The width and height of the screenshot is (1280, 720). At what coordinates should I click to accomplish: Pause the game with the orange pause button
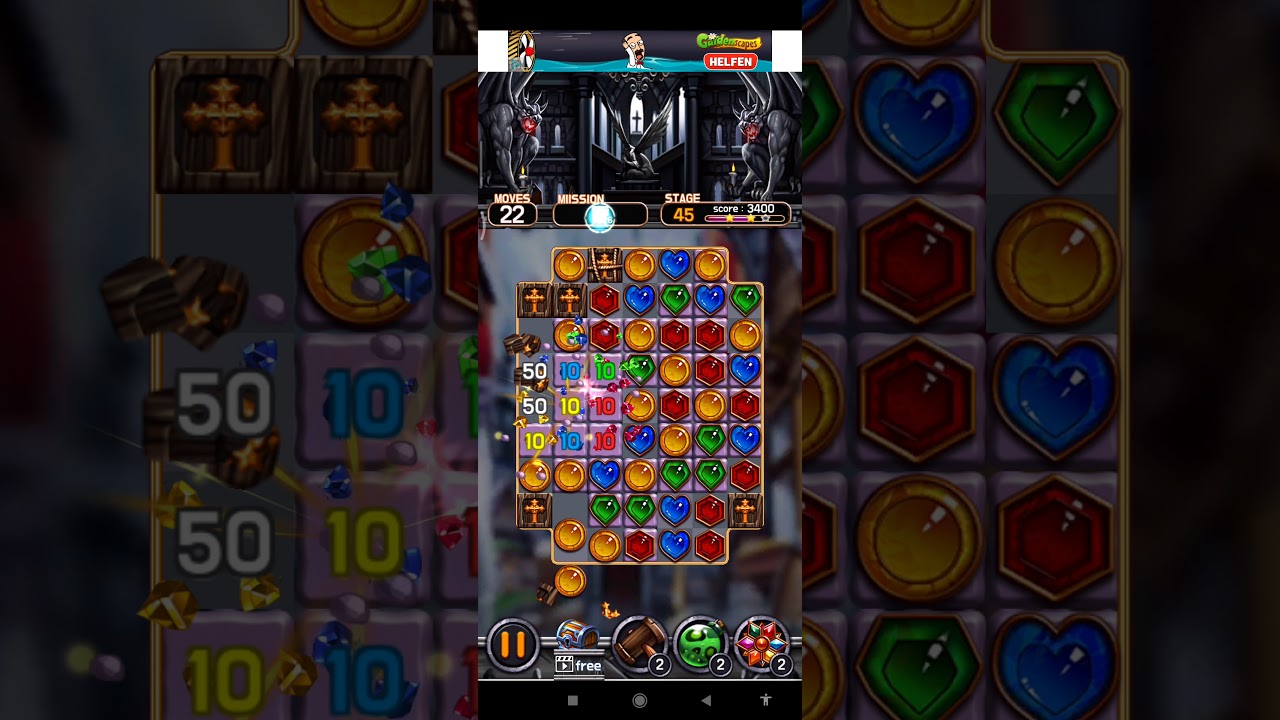pyautogui.click(x=513, y=645)
